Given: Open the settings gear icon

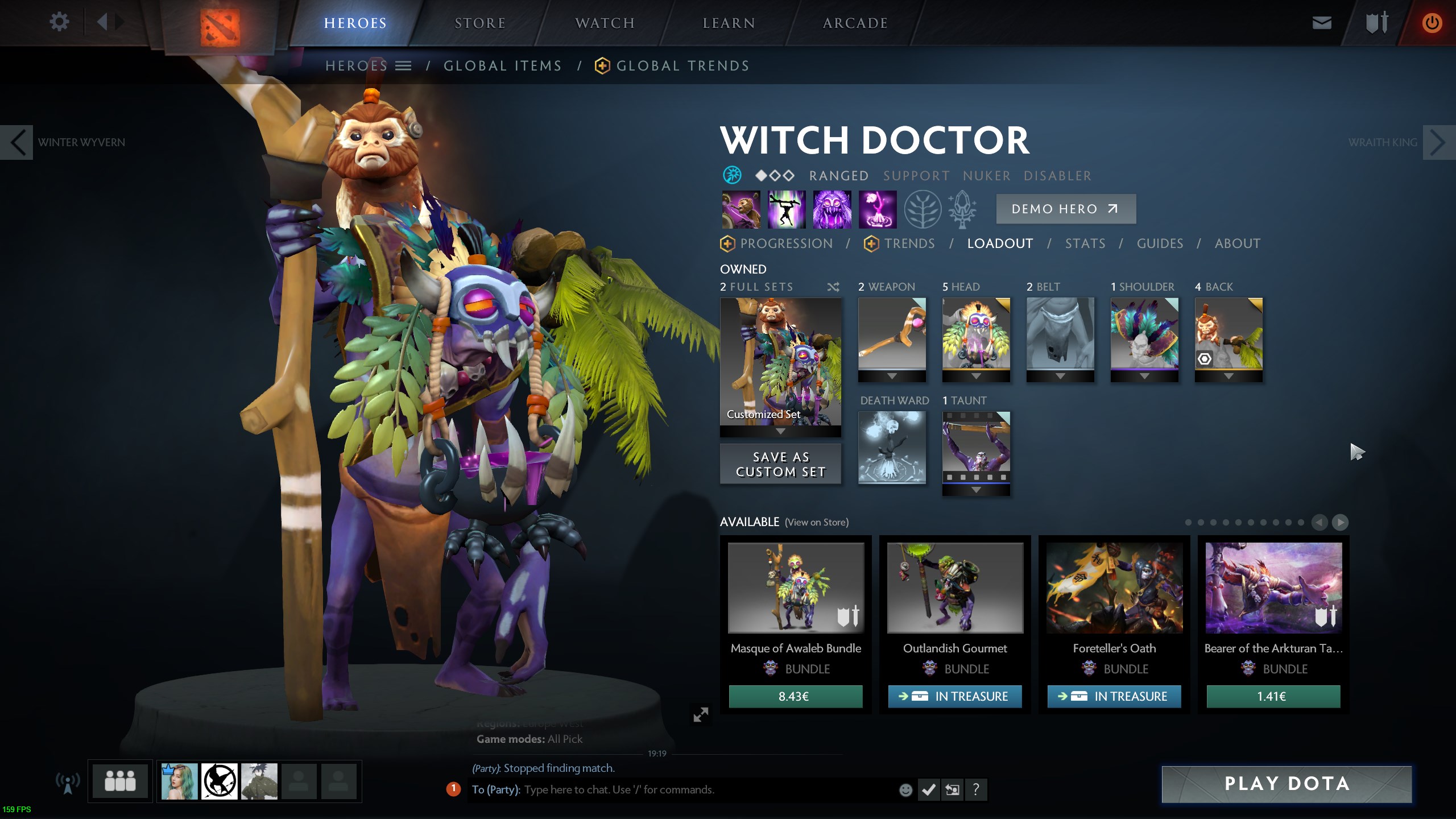Looking at the screenshot, I should click(59, 22).
